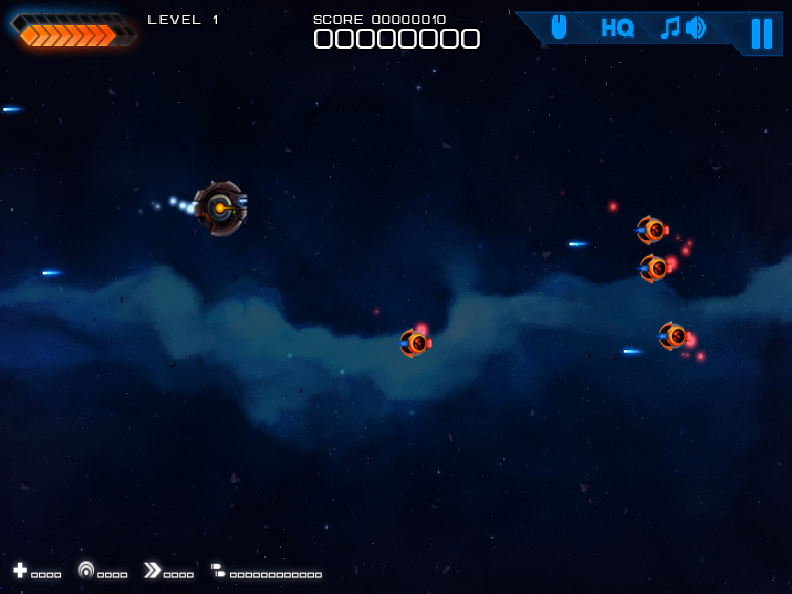Pause the game with the pause button
792x594 pixels.
761,33
